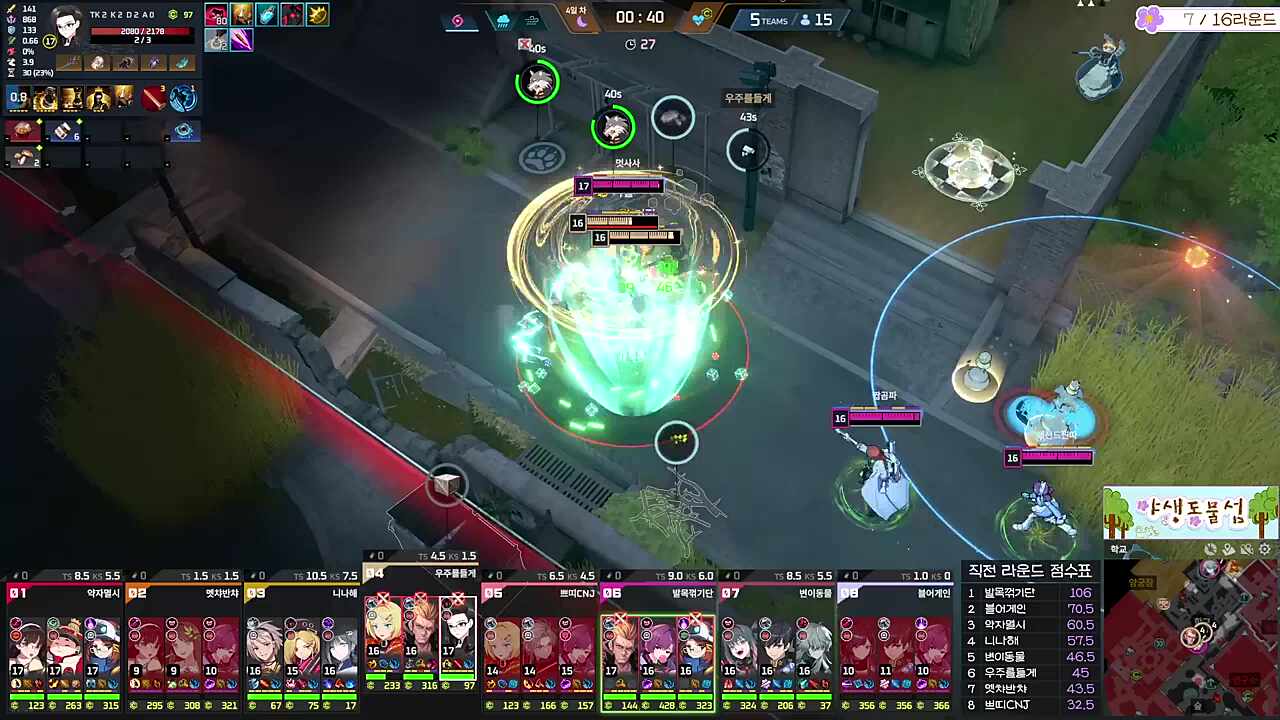Select the mushroom item with count 2

coord(22,157)
